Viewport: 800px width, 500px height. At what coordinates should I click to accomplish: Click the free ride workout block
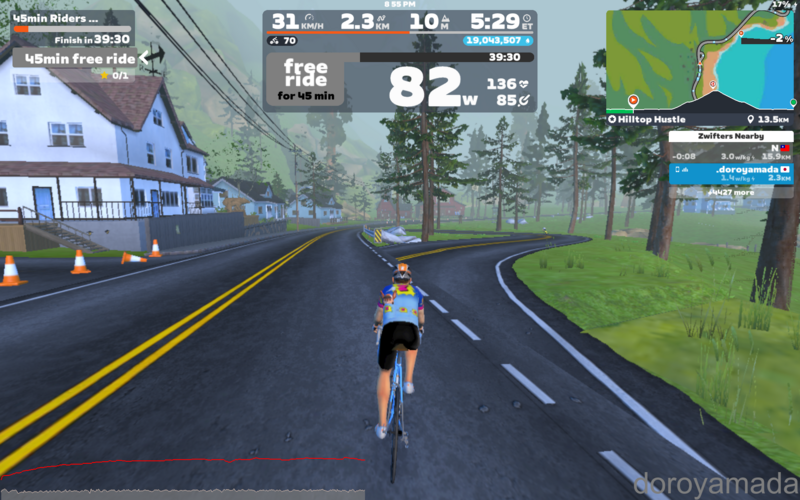(306, 80)
